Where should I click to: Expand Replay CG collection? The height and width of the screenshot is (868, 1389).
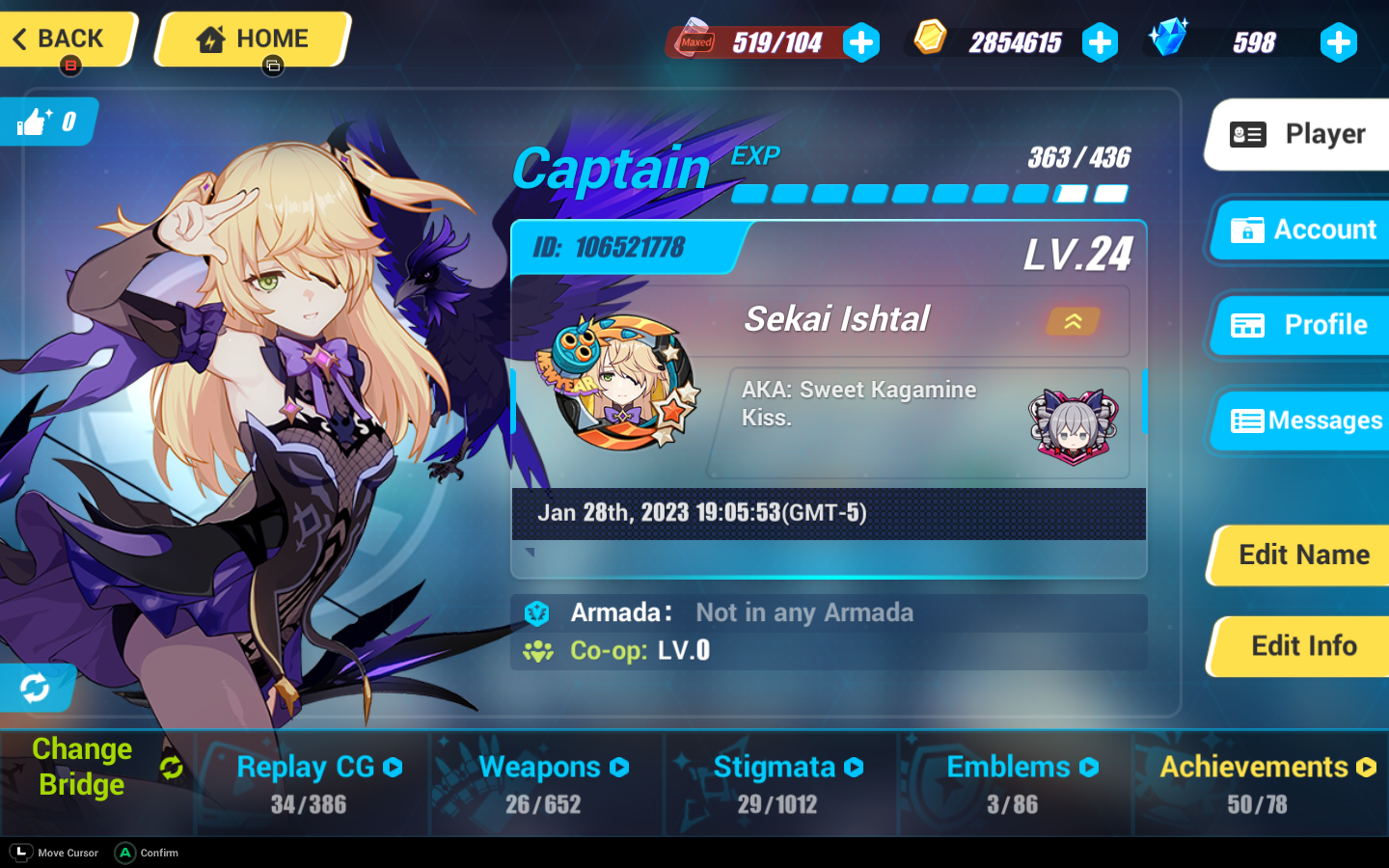pos(392,767)
